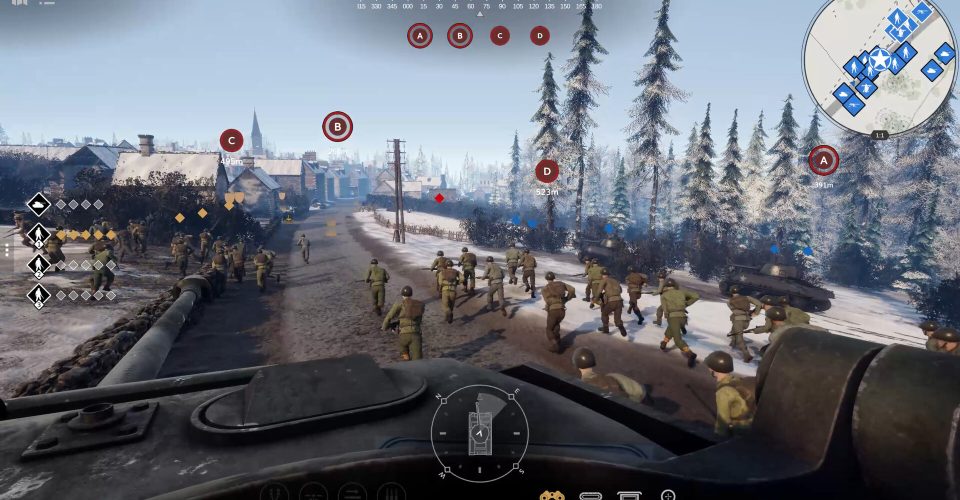Screen dimensions: 960x500
Task: Click objective C marker on top compass bar
Action: point(500,36)
